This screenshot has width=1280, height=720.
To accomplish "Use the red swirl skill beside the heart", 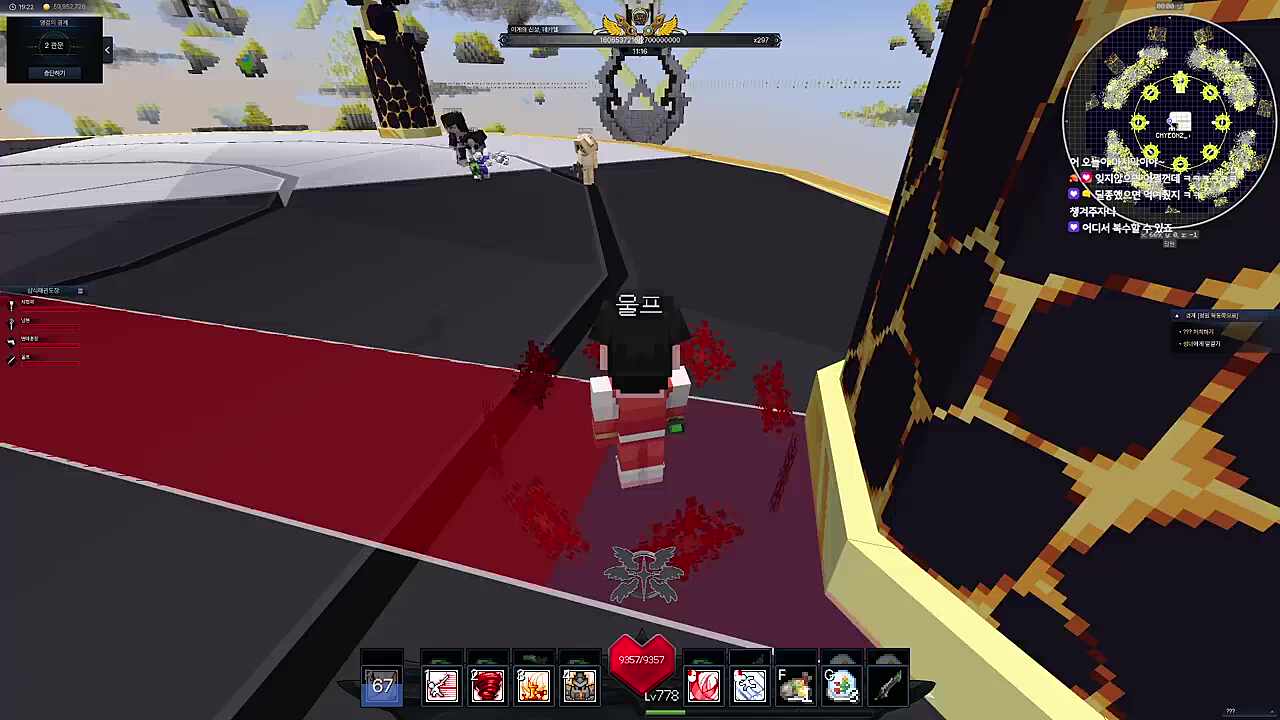I will point(703,686).
